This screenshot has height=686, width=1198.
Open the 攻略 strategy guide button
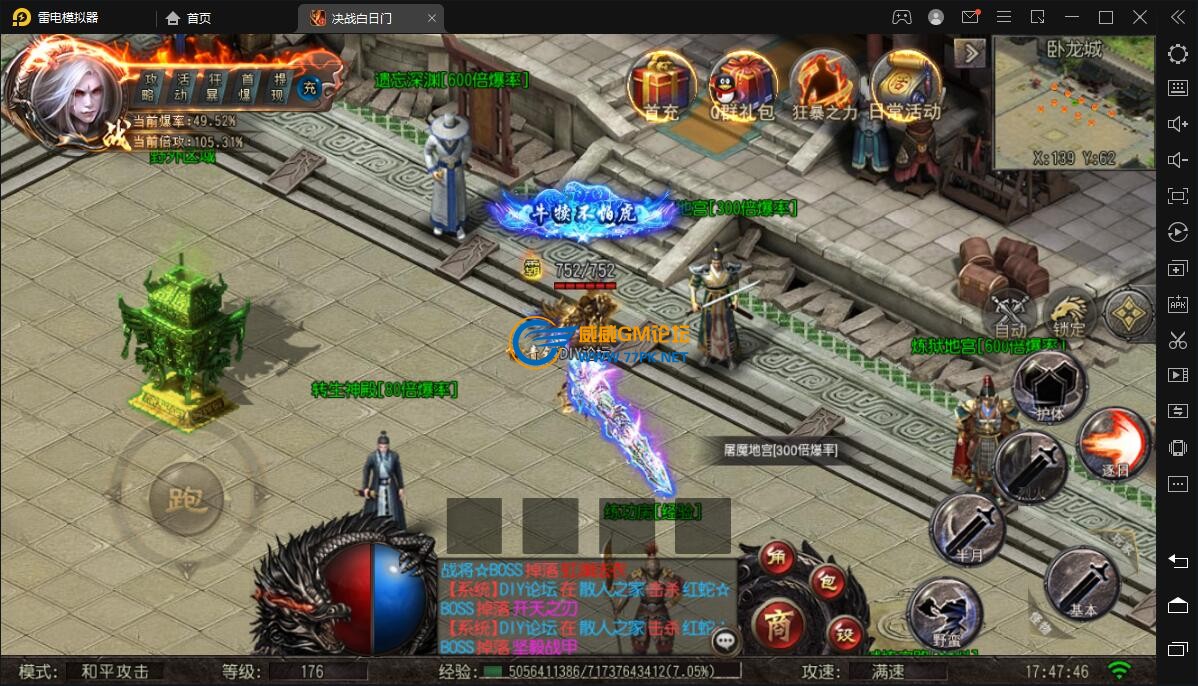[152, 87]
